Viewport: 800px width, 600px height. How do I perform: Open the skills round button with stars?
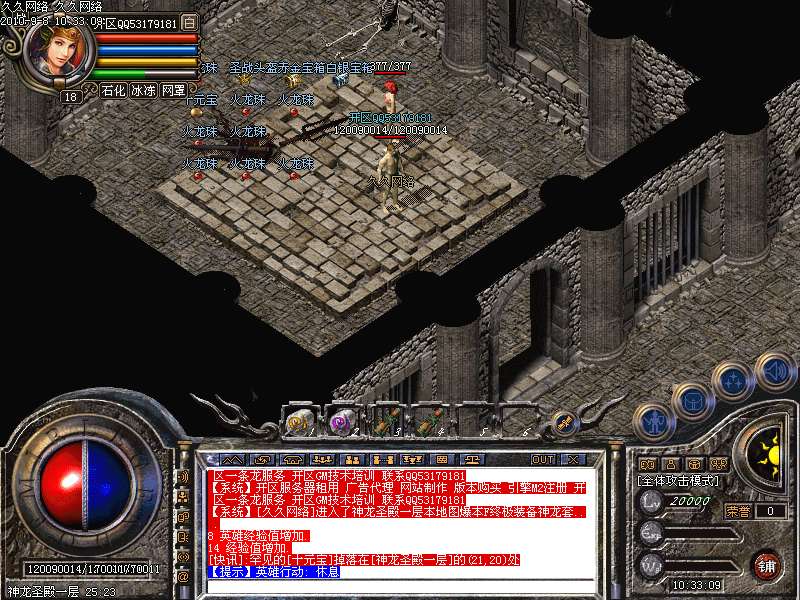click(x=733, y=380)
